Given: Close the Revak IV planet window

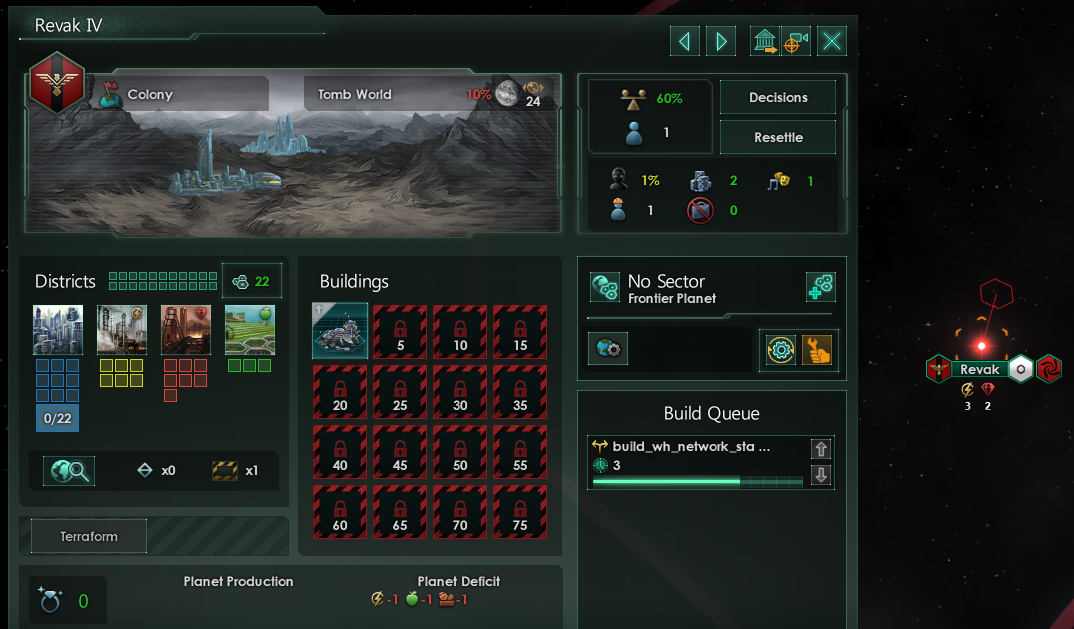Looking at the screenshot, I should tap(832, 41).
